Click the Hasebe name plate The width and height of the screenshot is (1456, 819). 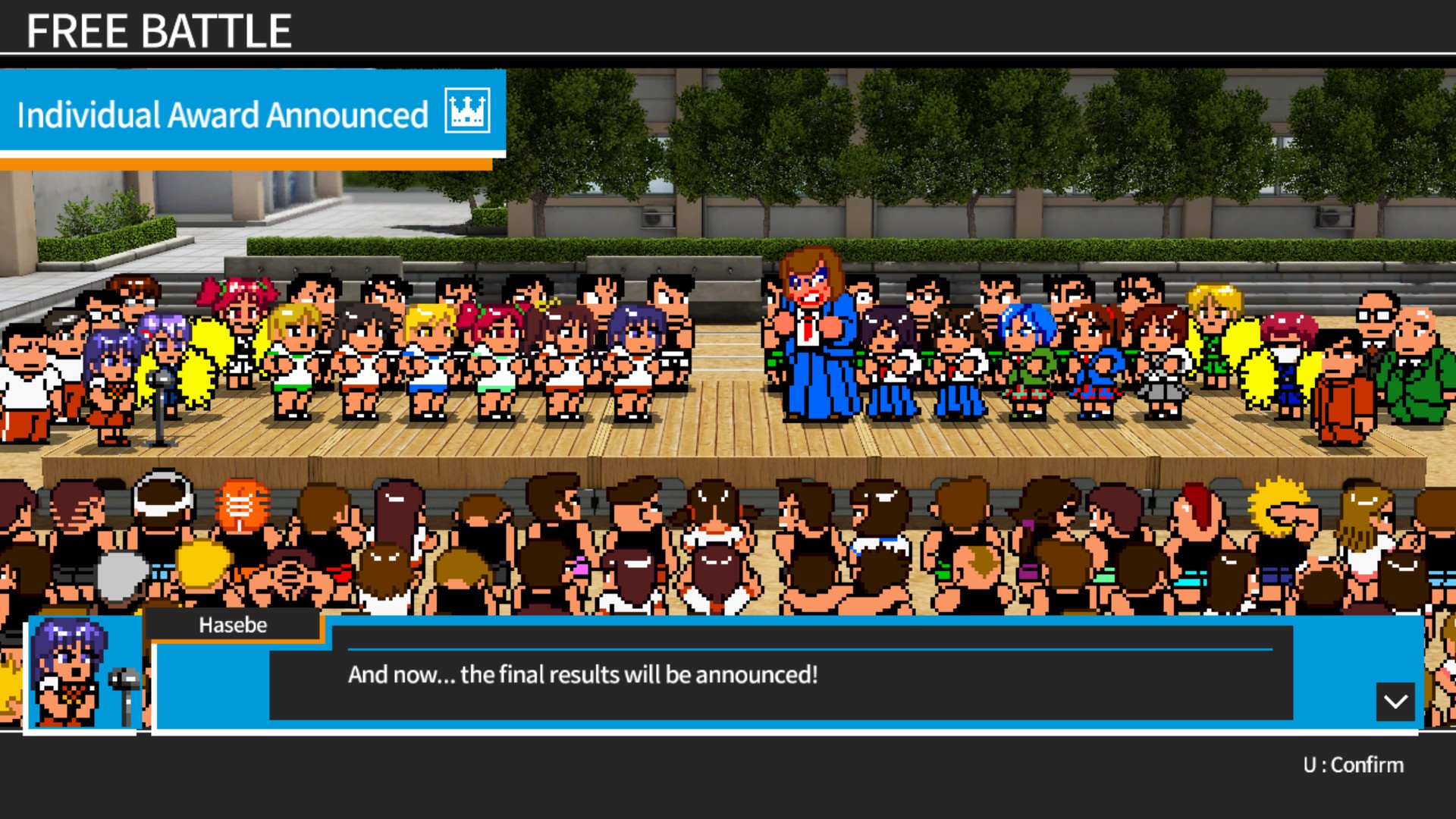coord(233,625)
